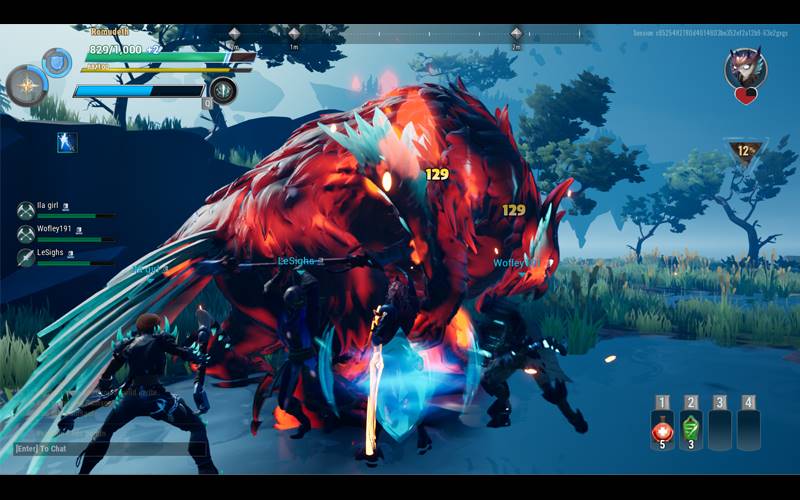Image resolution: width=800 pixels, height=500 pixels.
Task: Click the behemoth portrait icon
Action: pyautogui.click(x=745, y=68)
